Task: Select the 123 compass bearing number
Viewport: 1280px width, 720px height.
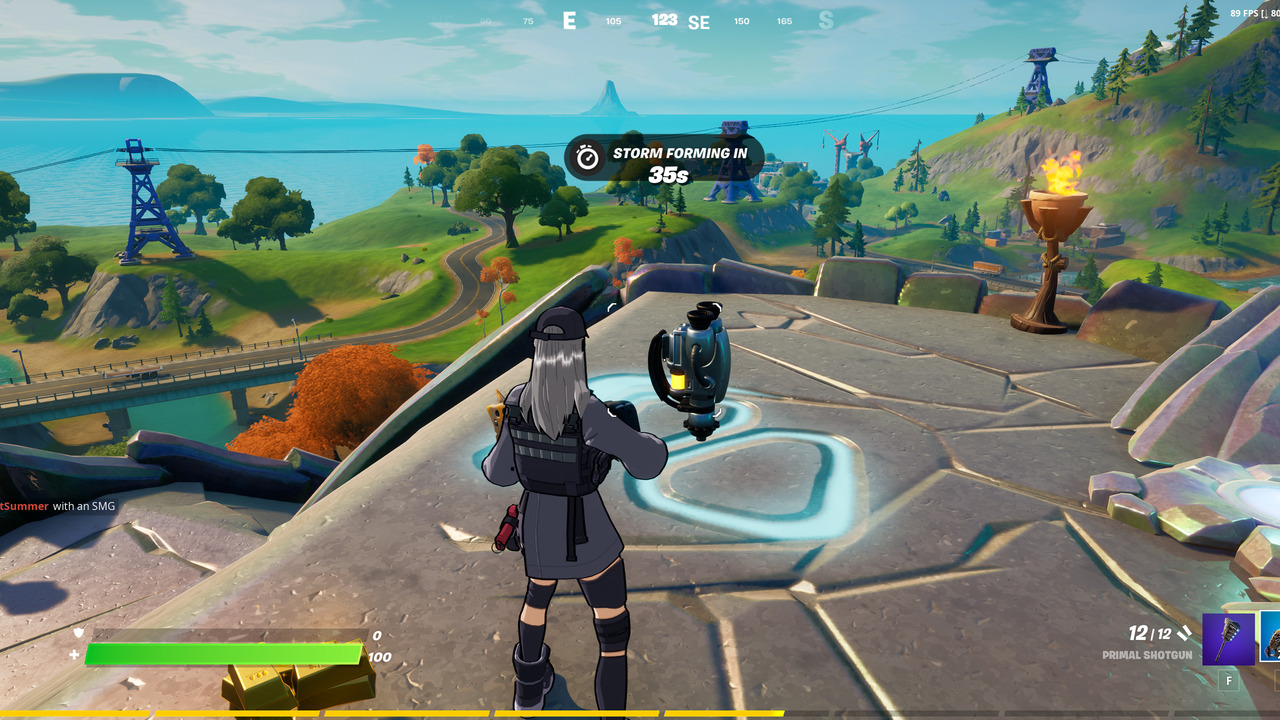Action: click(x=665, y=18)
